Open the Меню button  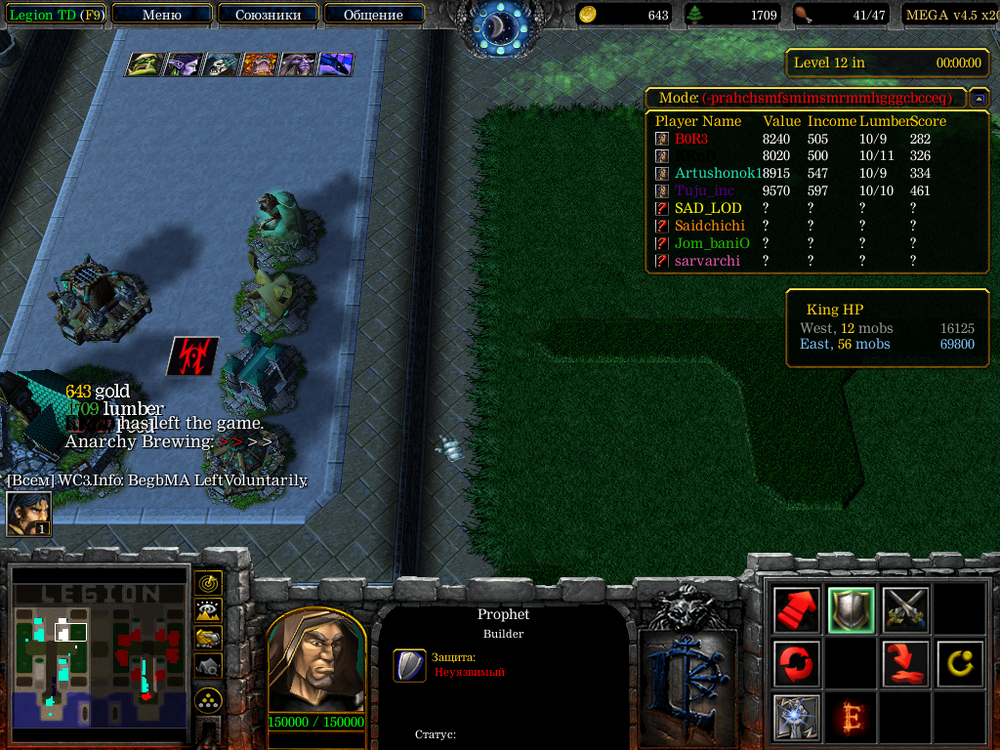(x=162, y=15)
